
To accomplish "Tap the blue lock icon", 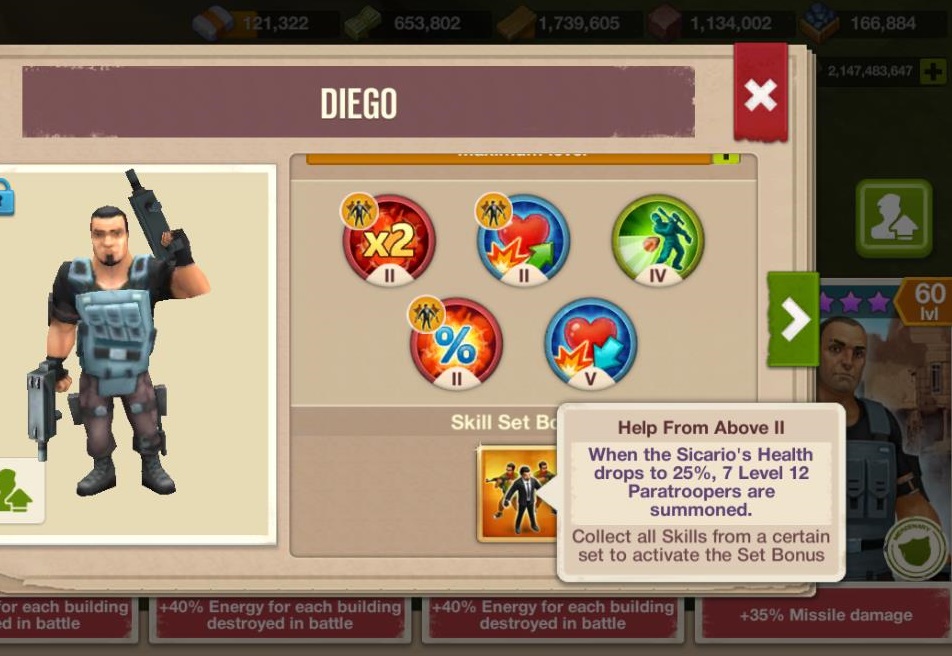I will point(5,196).
